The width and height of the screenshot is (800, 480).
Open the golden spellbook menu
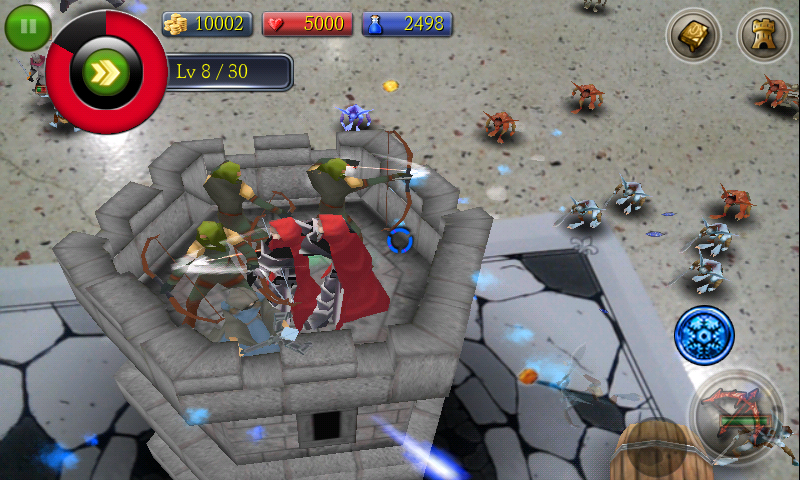[693, 36]
